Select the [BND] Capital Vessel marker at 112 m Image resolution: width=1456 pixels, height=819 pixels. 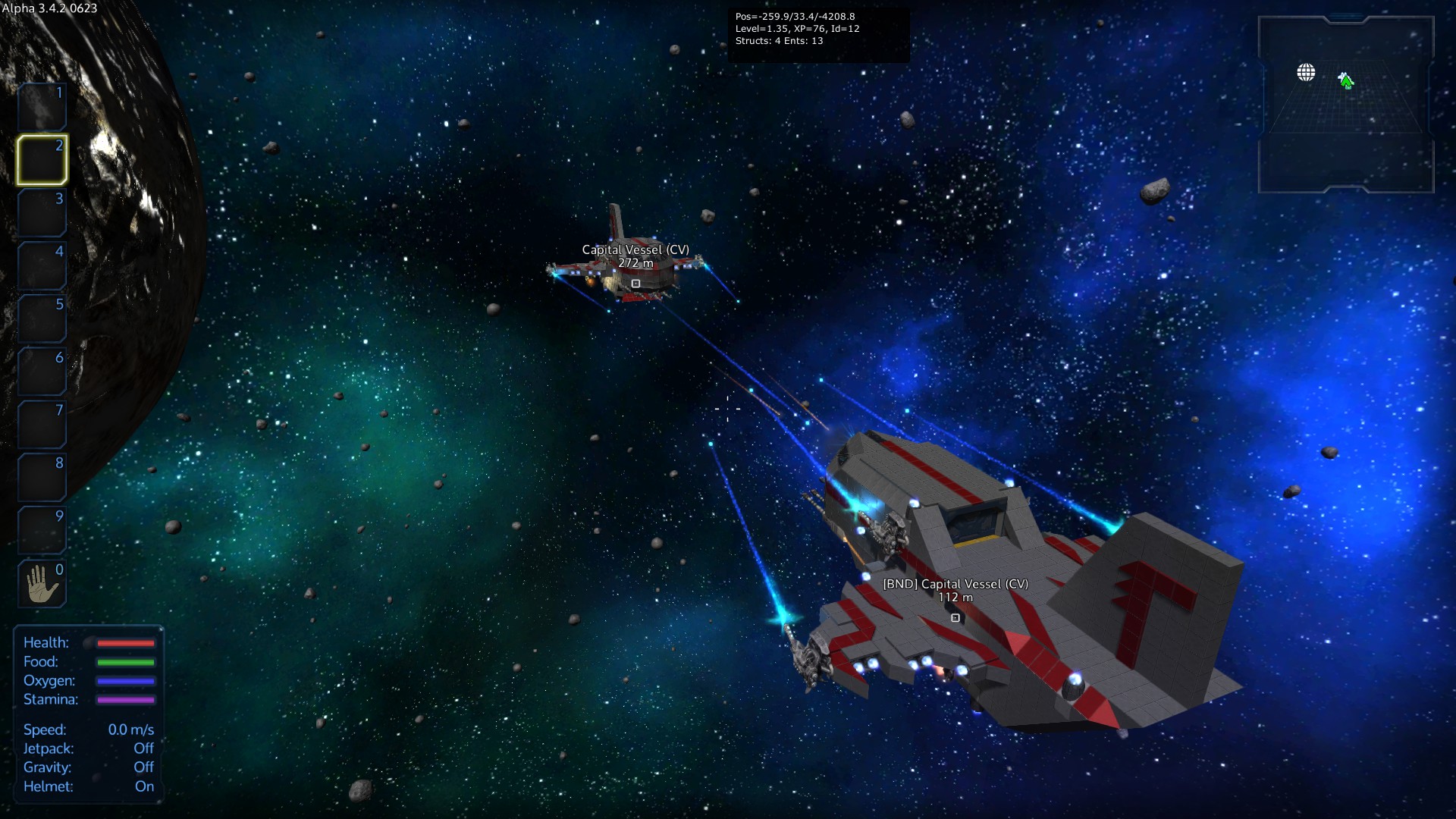(x=955, y=618)
